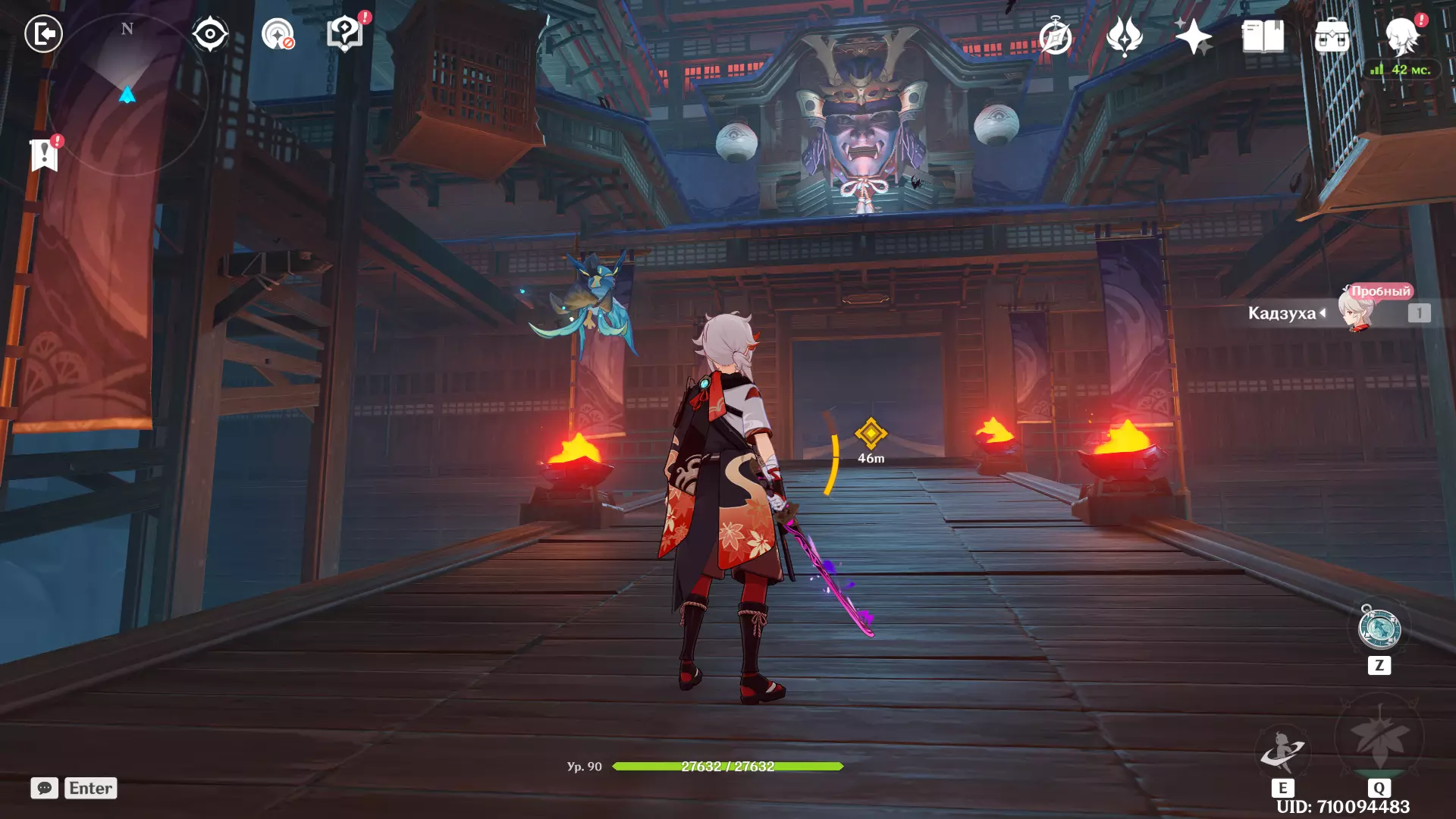Open the question mark tutorial icon

[345, 34]
